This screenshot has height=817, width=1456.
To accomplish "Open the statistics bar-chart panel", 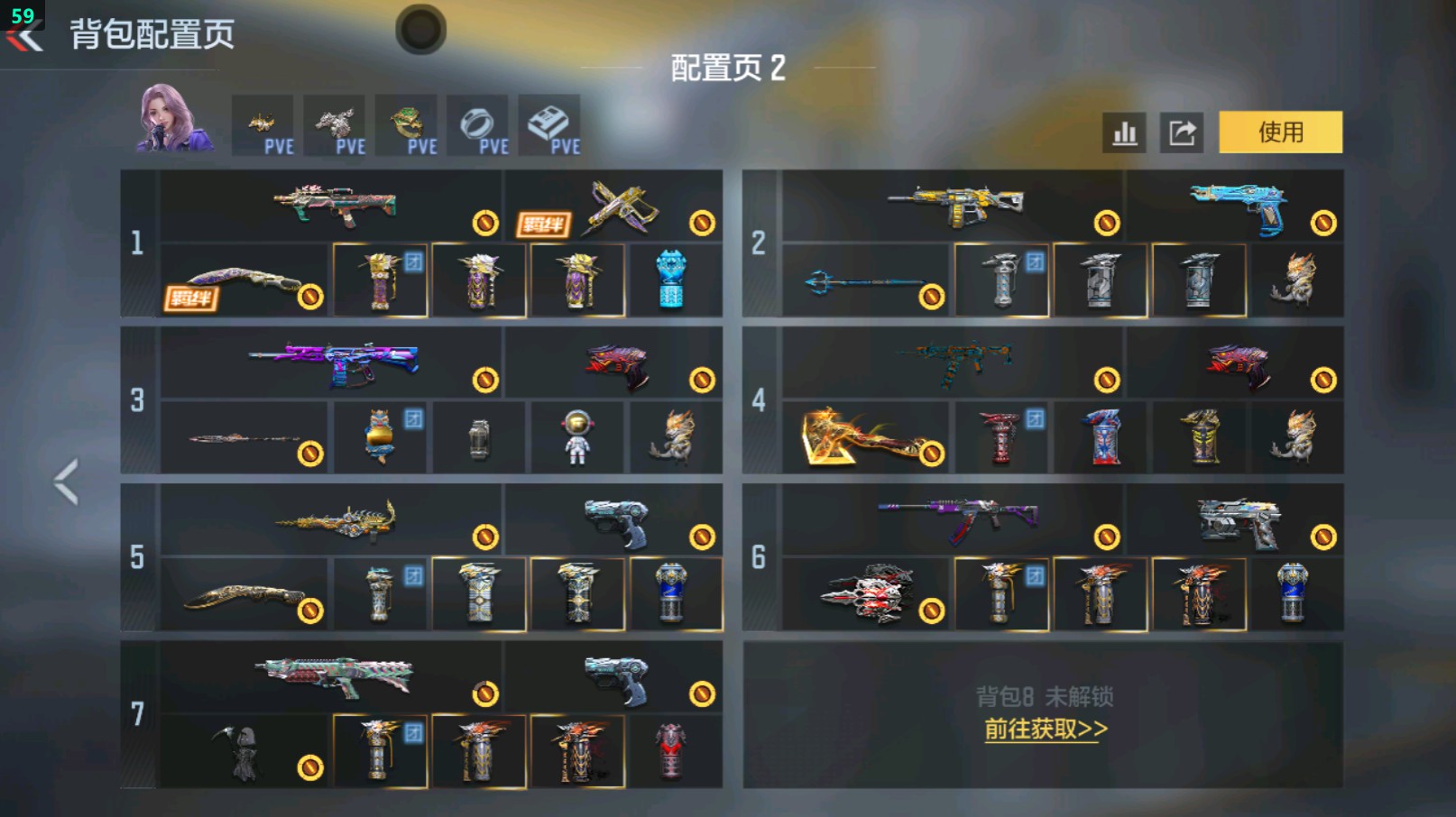I will click(x=1124, y=132).
